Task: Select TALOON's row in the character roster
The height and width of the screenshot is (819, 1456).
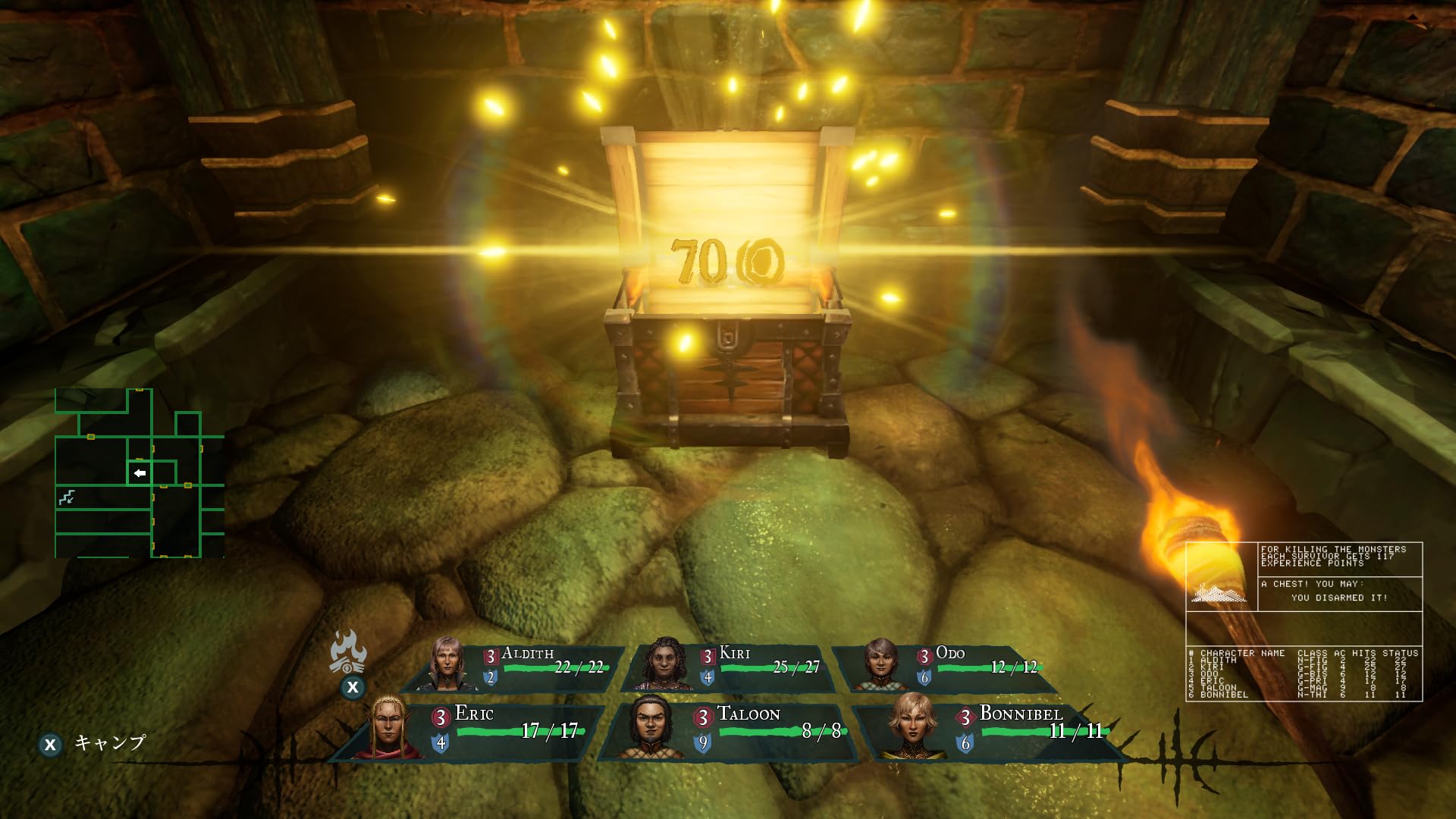Action: click(1221, 688)
